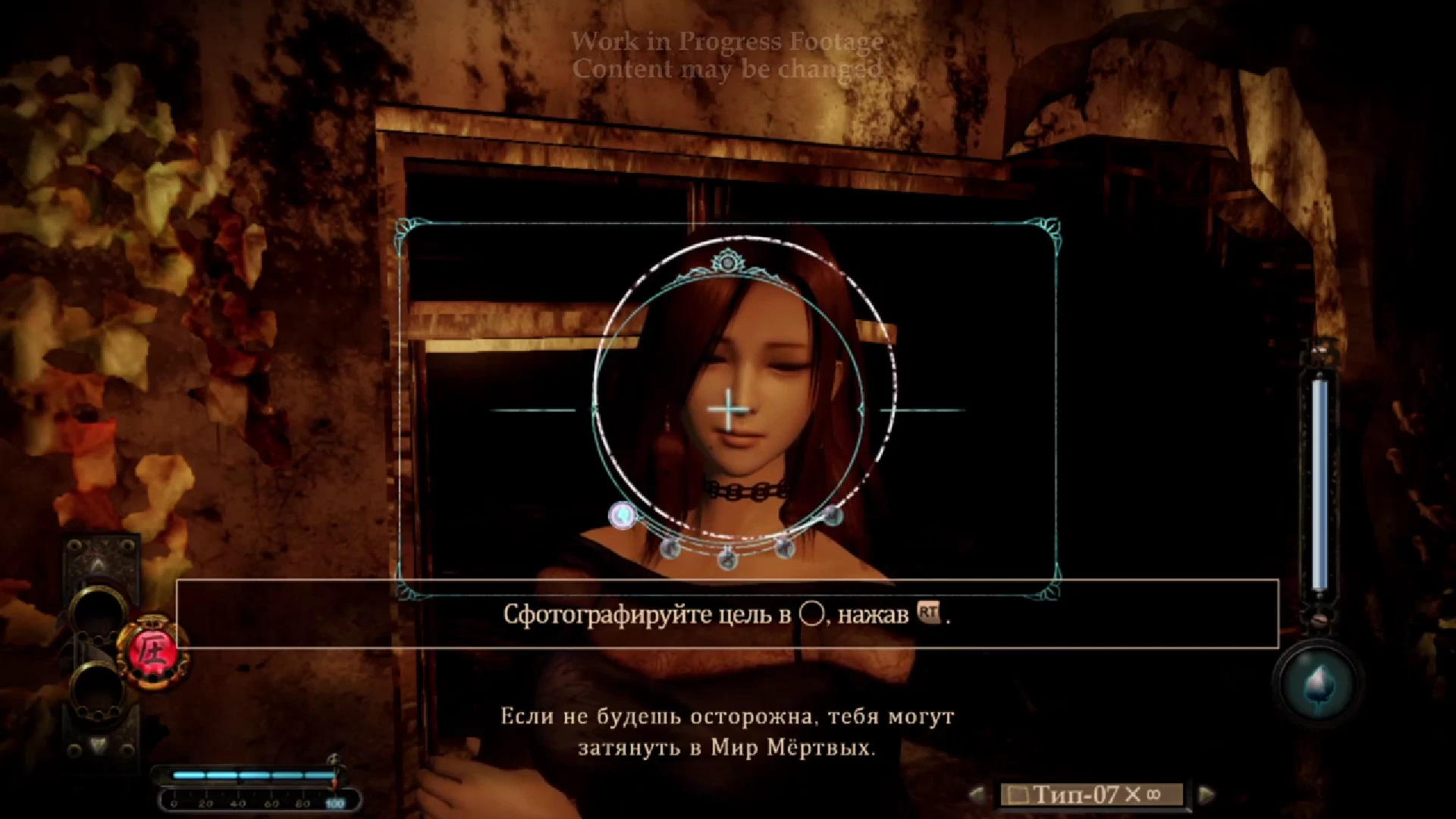The height and width of the screenshot is (819, 1456).
Task: Click the red 圧 pressure seal medallion
Action: pyautogui.click(x=152, y=648)
